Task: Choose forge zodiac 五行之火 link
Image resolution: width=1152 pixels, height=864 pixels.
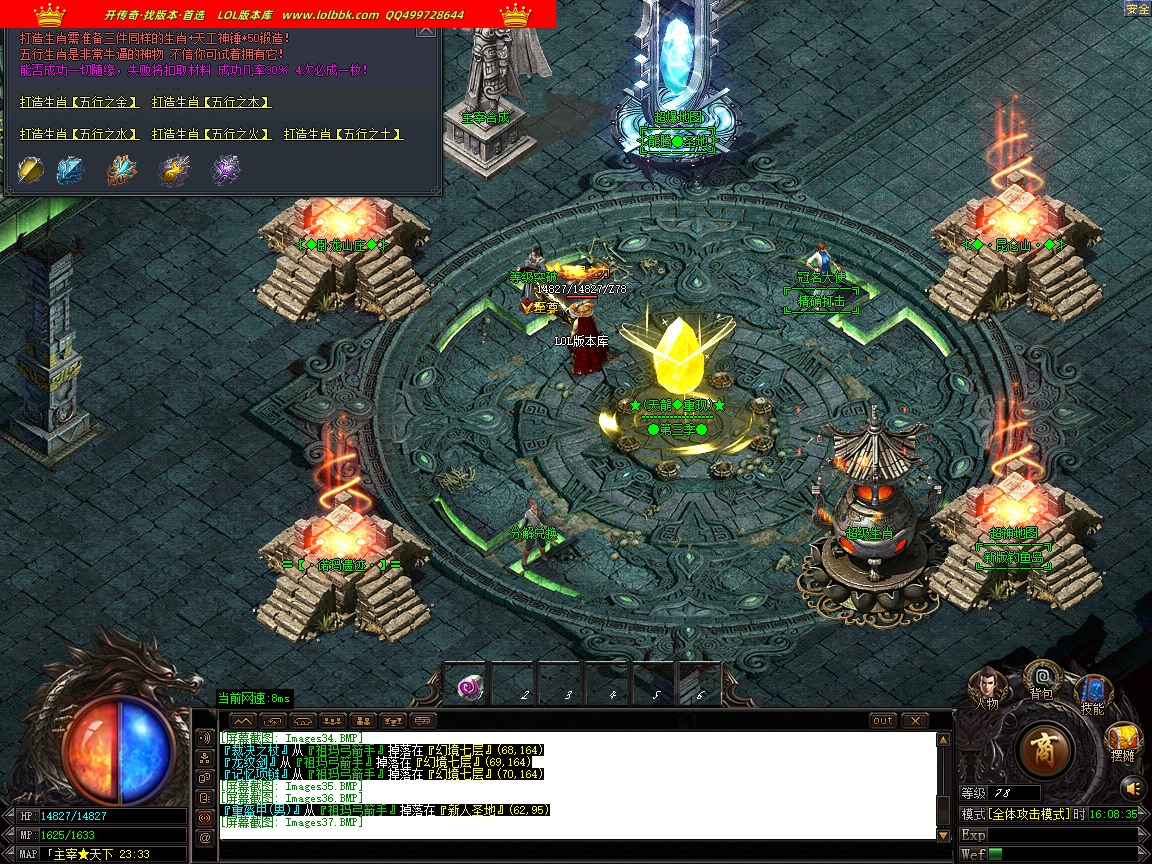Action: pyautogui.click(x=211, y=134)
